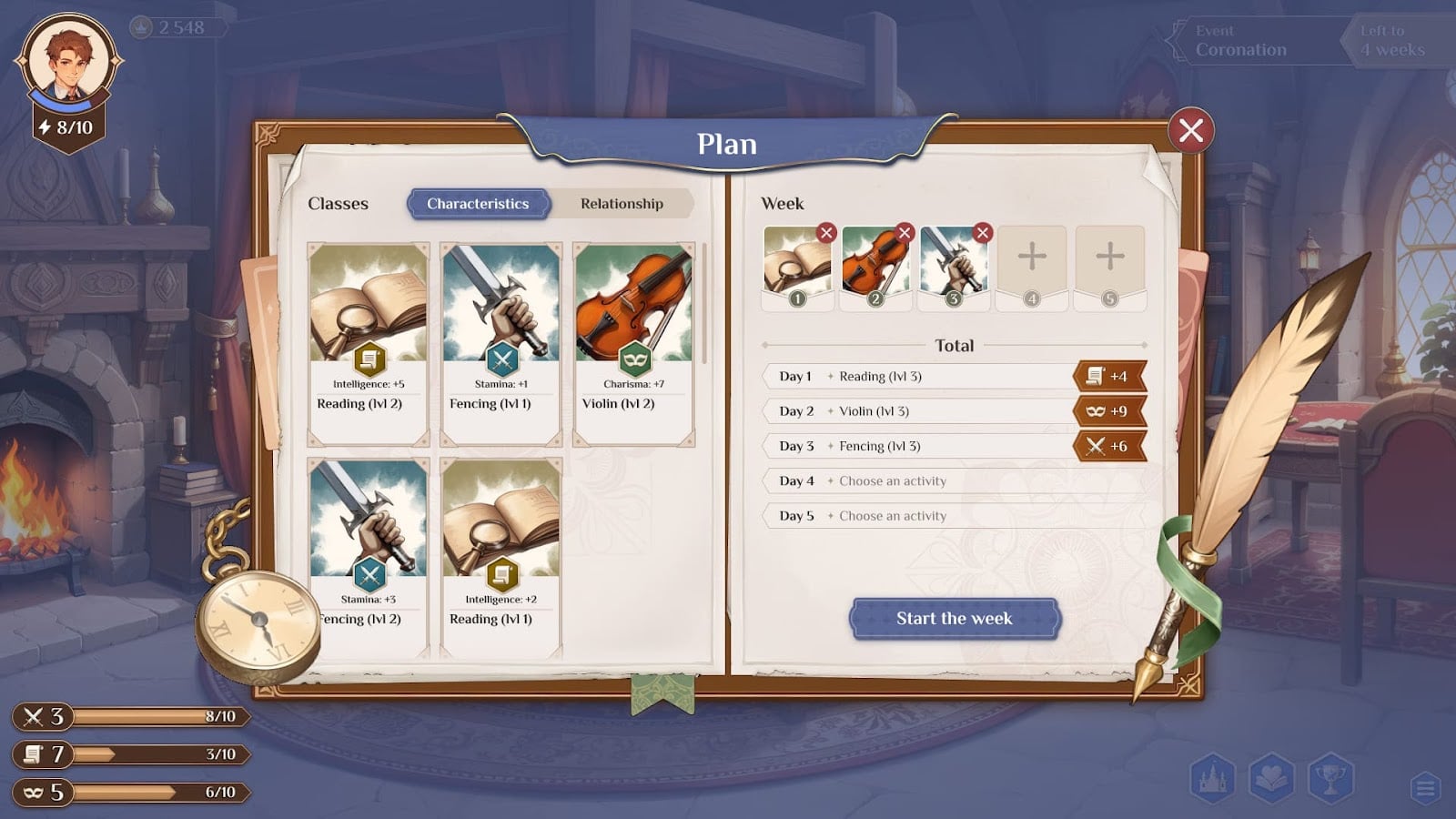Open the trophy achievements icon
The width and height of the screenshot is (1456, 819).
(x=1330, y=779)
